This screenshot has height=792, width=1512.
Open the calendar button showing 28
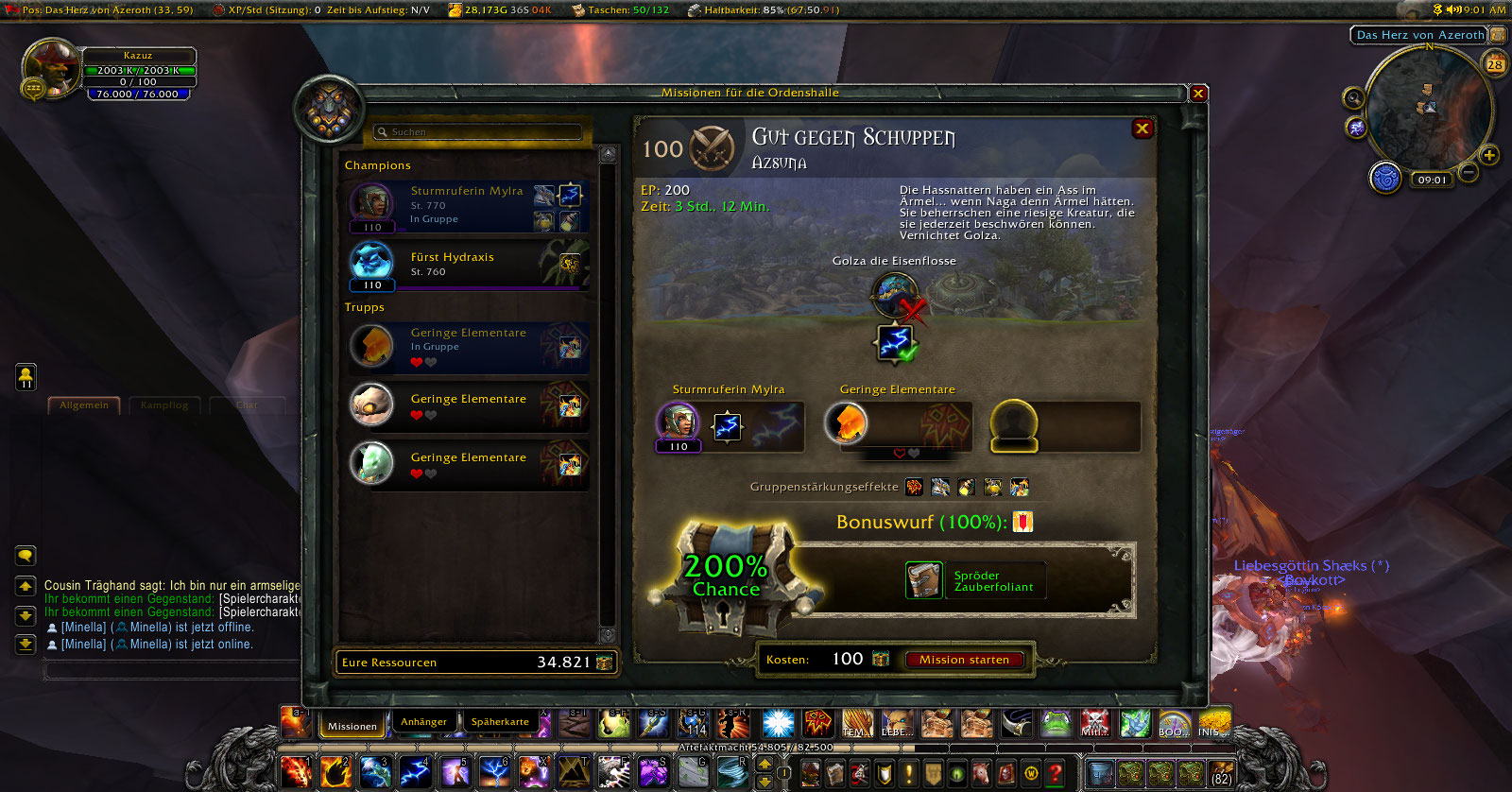click(1495, 64)
